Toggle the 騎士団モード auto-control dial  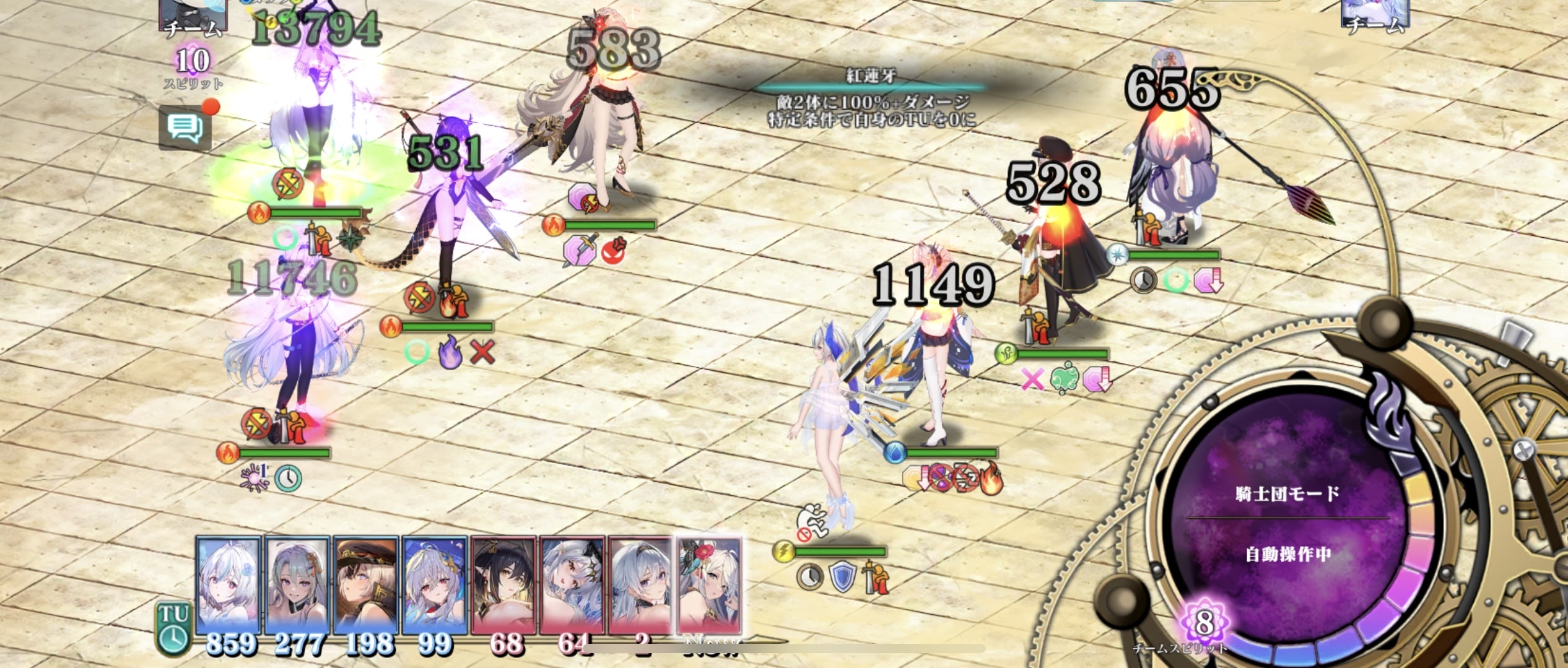click(x=1287, y=523)
